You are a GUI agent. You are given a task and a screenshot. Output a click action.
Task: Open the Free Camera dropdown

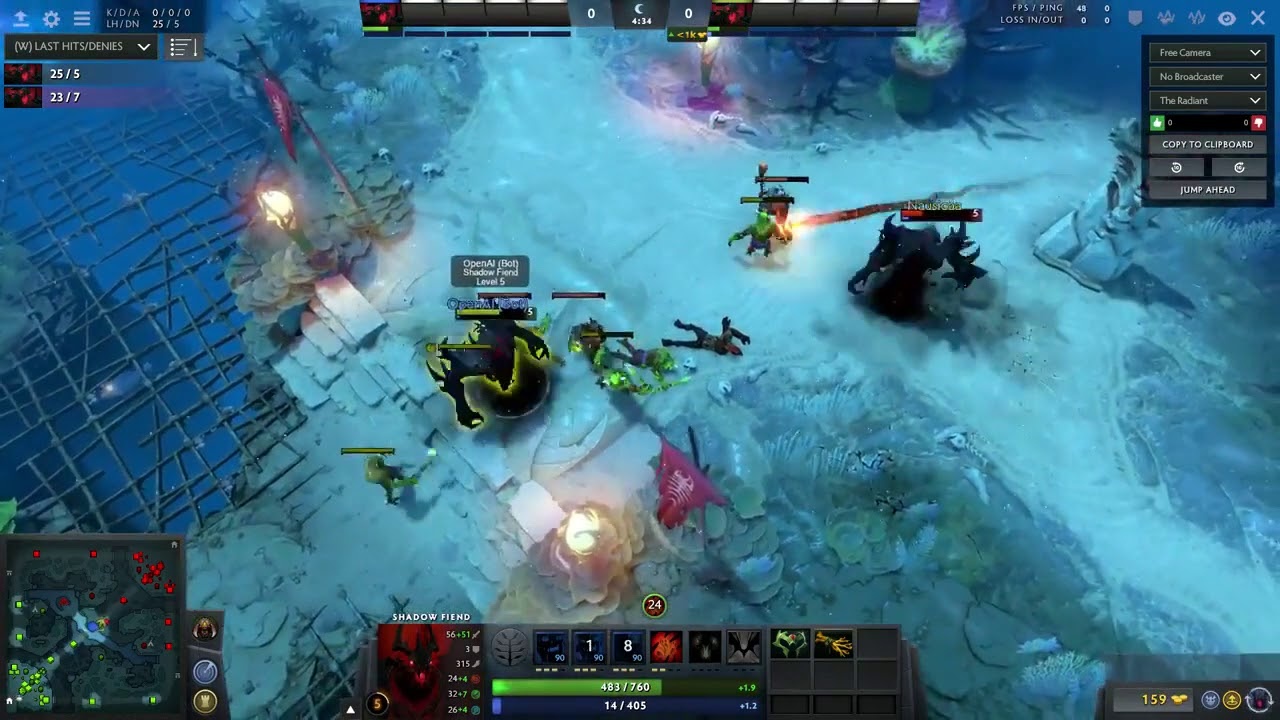[1207, 52]
